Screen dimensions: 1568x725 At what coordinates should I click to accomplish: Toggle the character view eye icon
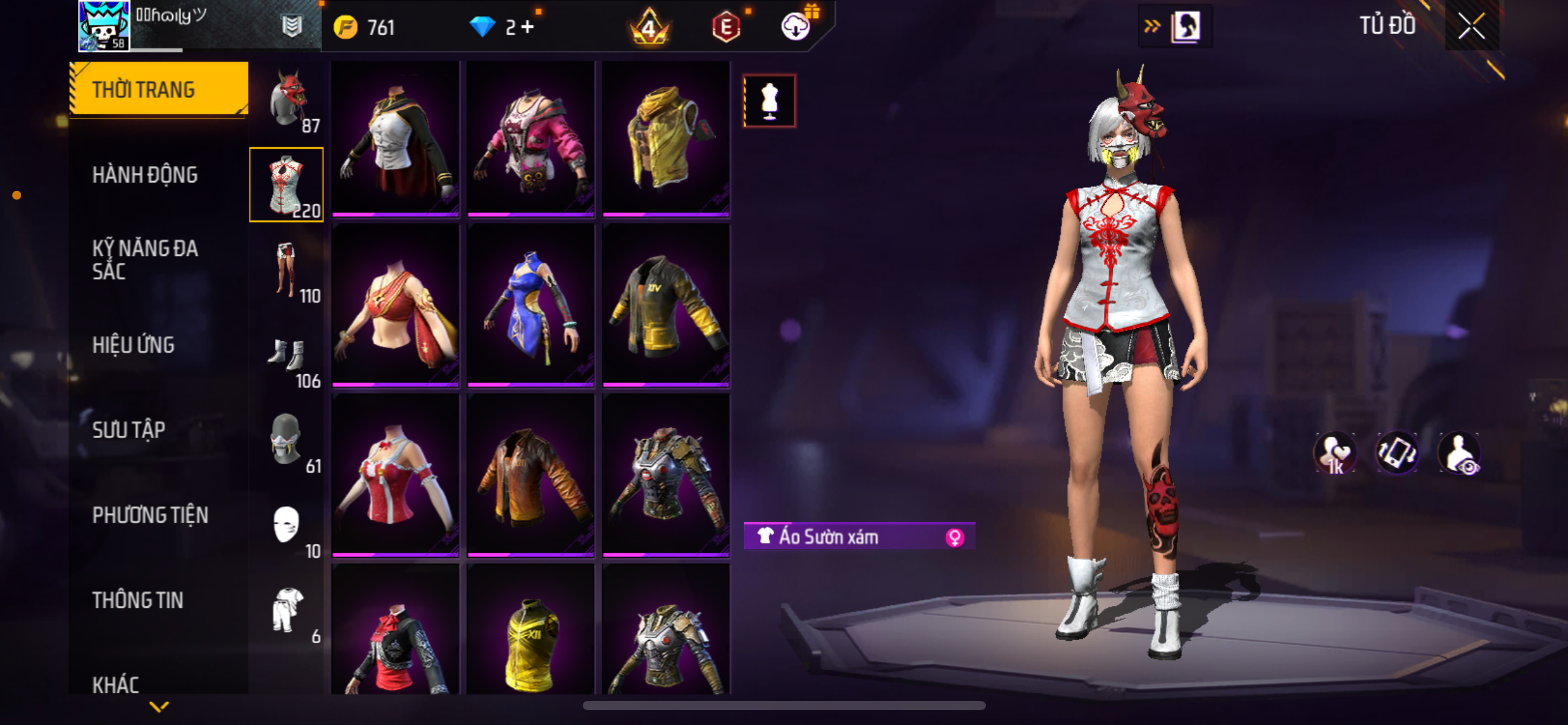click(1460, 453)
